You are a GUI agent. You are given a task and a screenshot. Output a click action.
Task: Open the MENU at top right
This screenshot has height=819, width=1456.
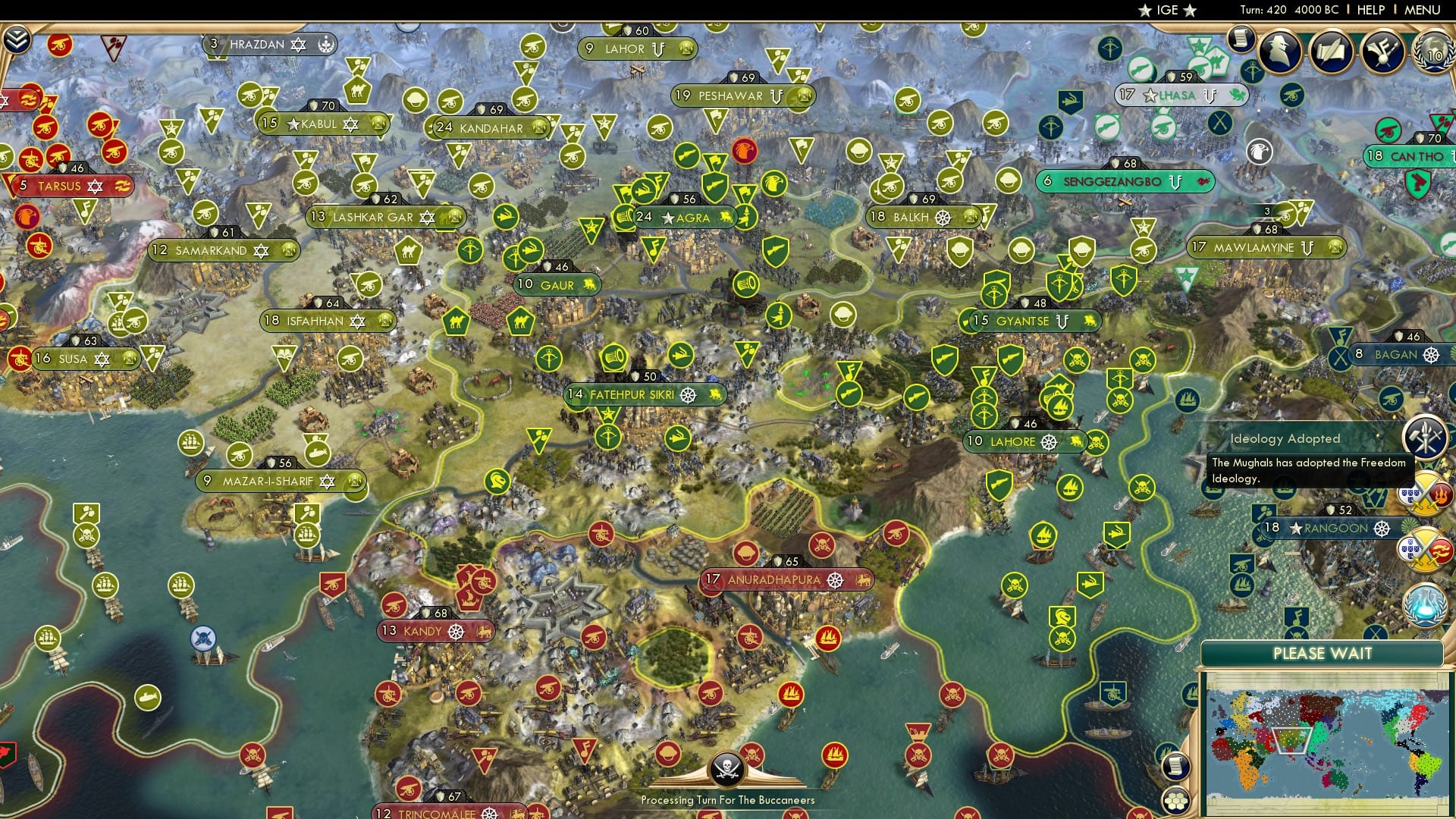[1424, 10]
